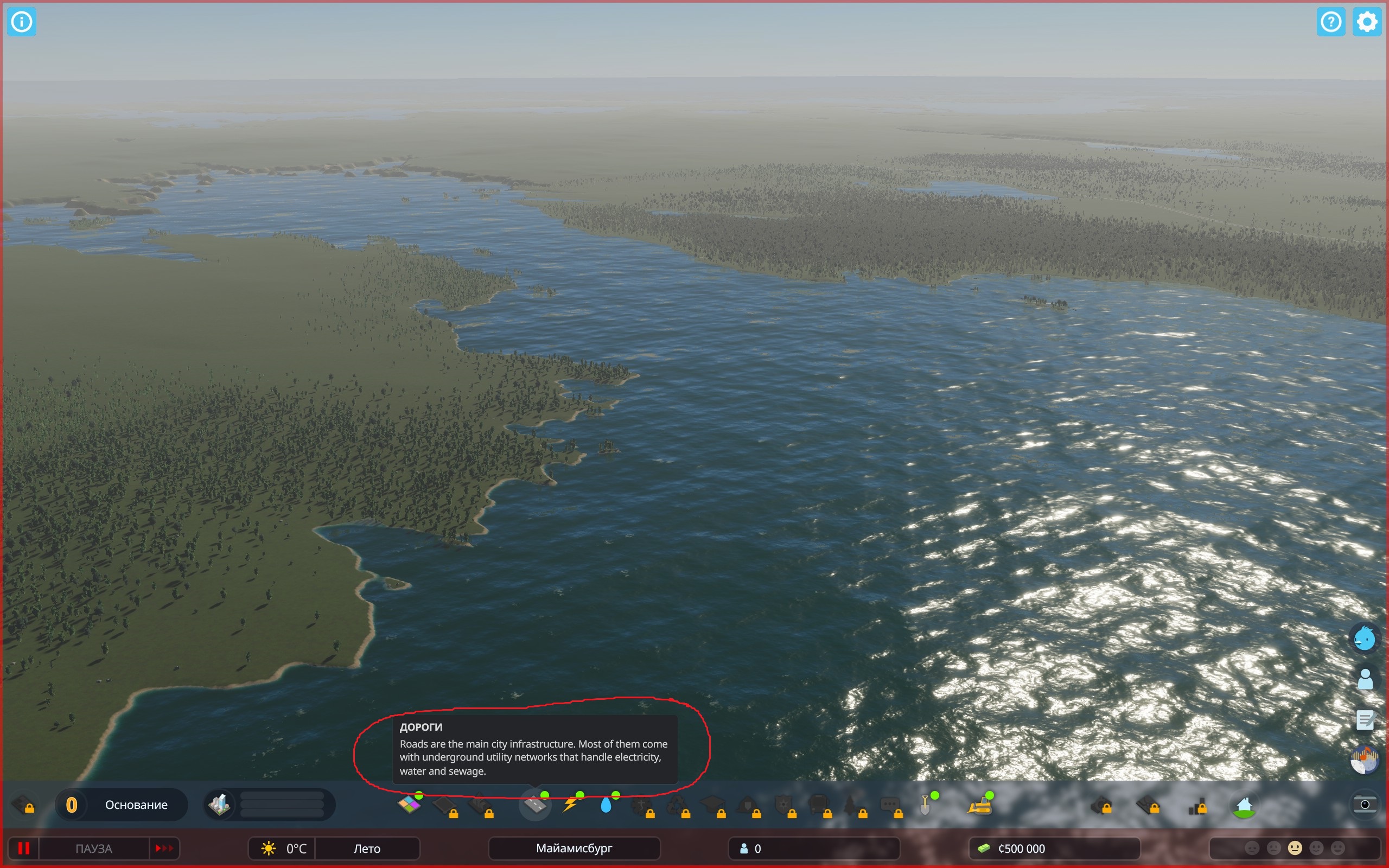Open the city name field Майамисбург
The height and width of the screenshot is (868, 1389).
click(x=573, y=848)
